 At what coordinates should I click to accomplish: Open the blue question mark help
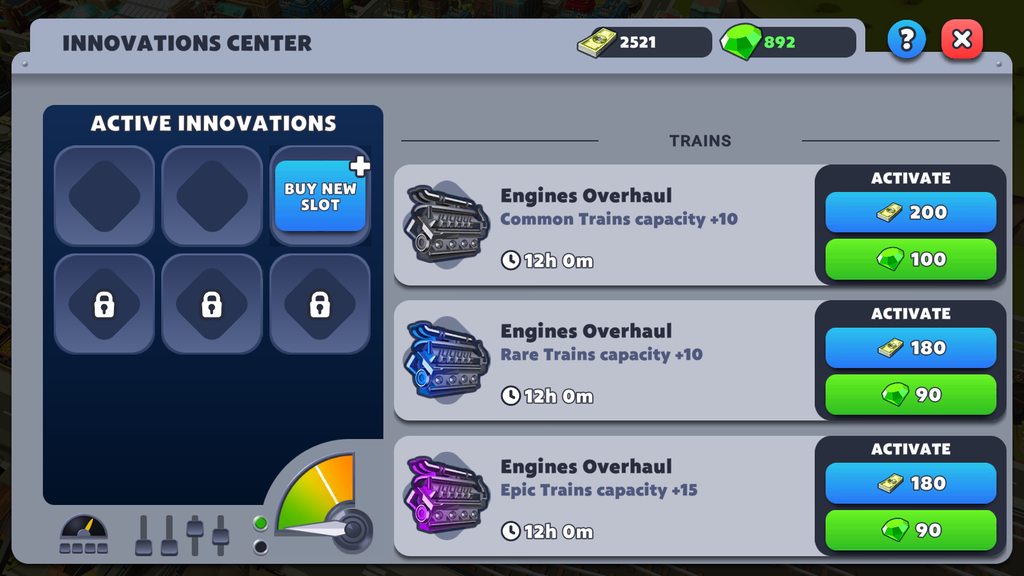(x=907, y=40)
